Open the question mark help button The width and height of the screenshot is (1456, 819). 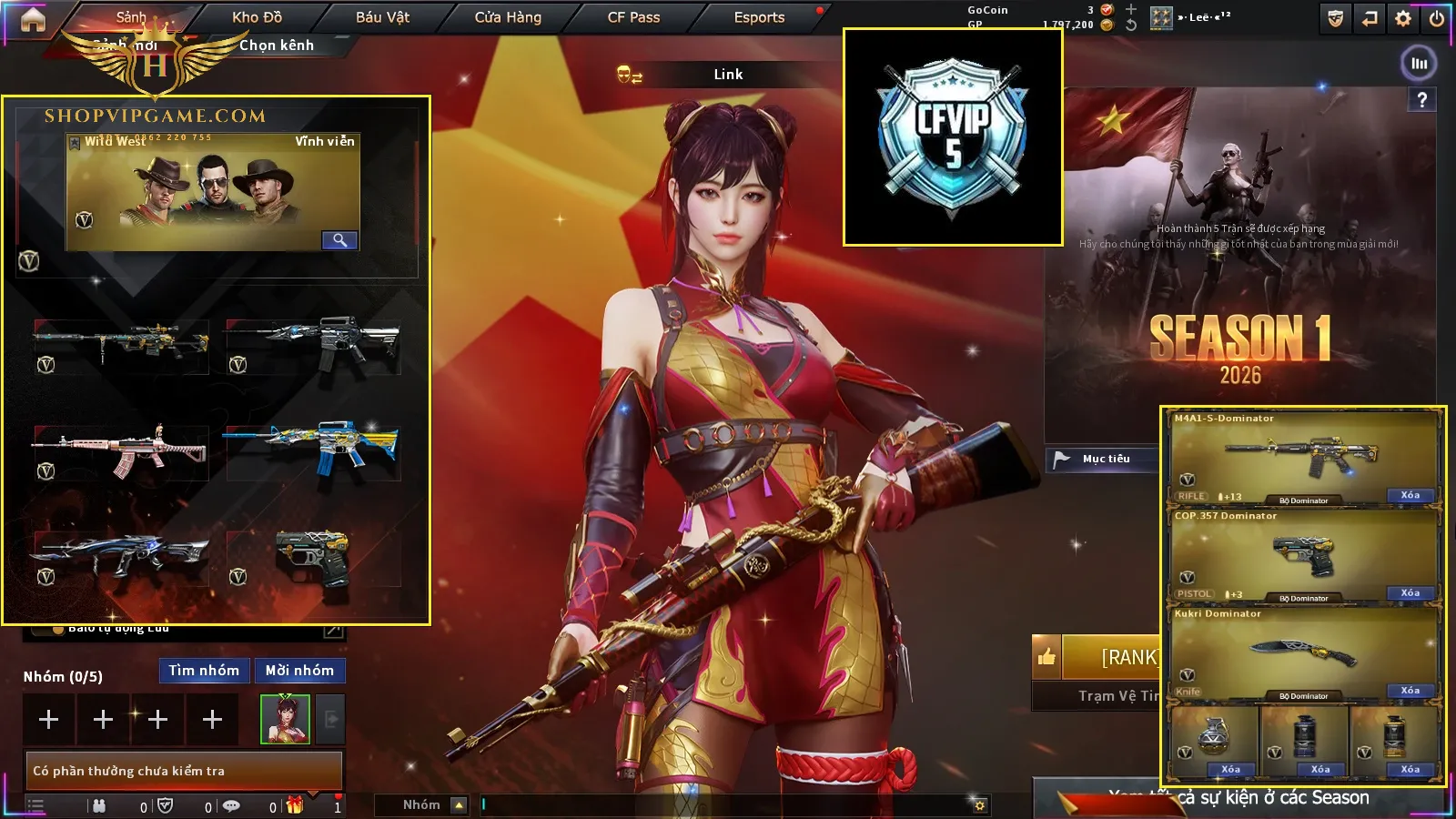(1421, 100)
